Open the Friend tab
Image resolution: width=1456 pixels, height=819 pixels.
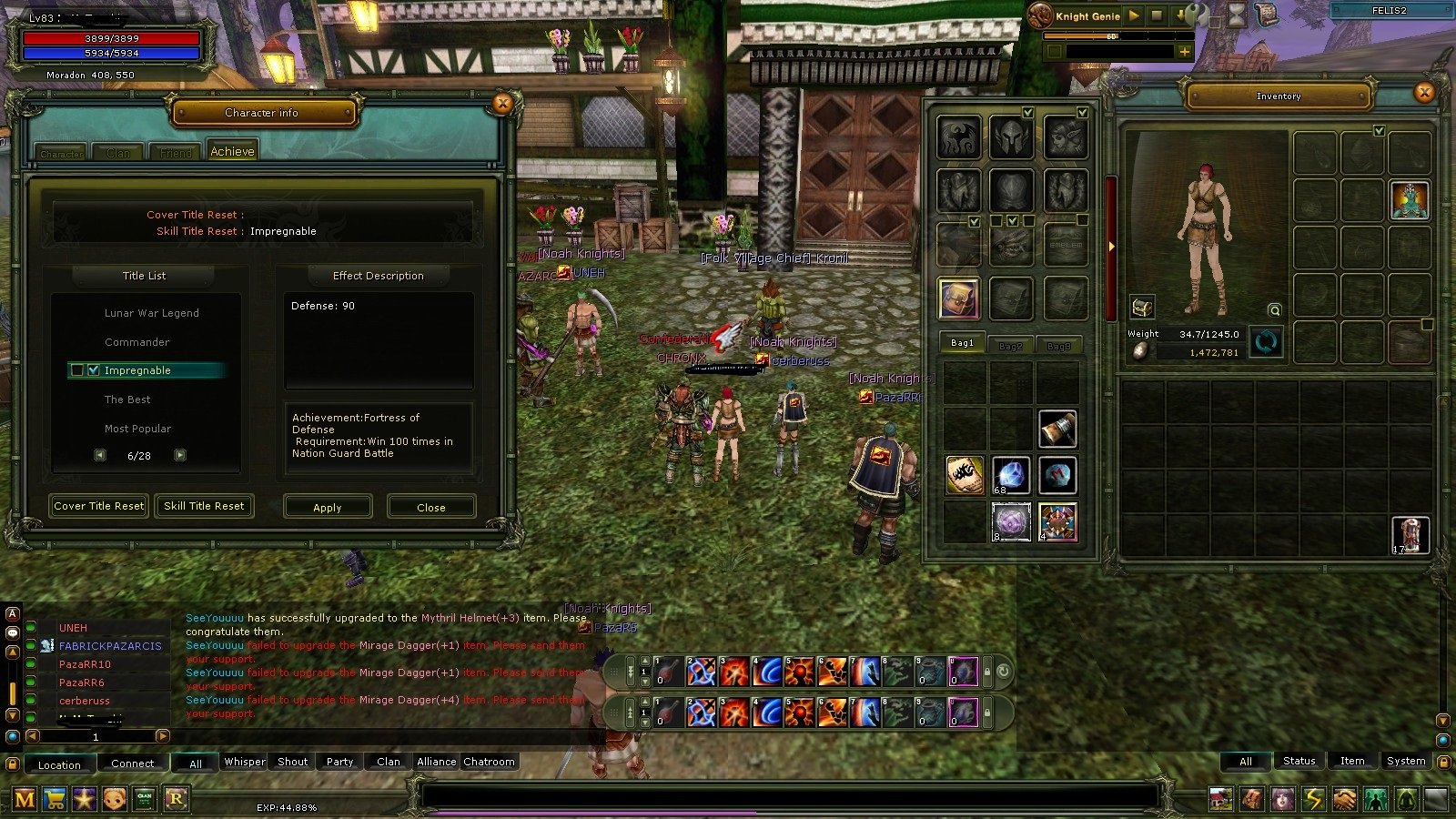pos(176,153)
